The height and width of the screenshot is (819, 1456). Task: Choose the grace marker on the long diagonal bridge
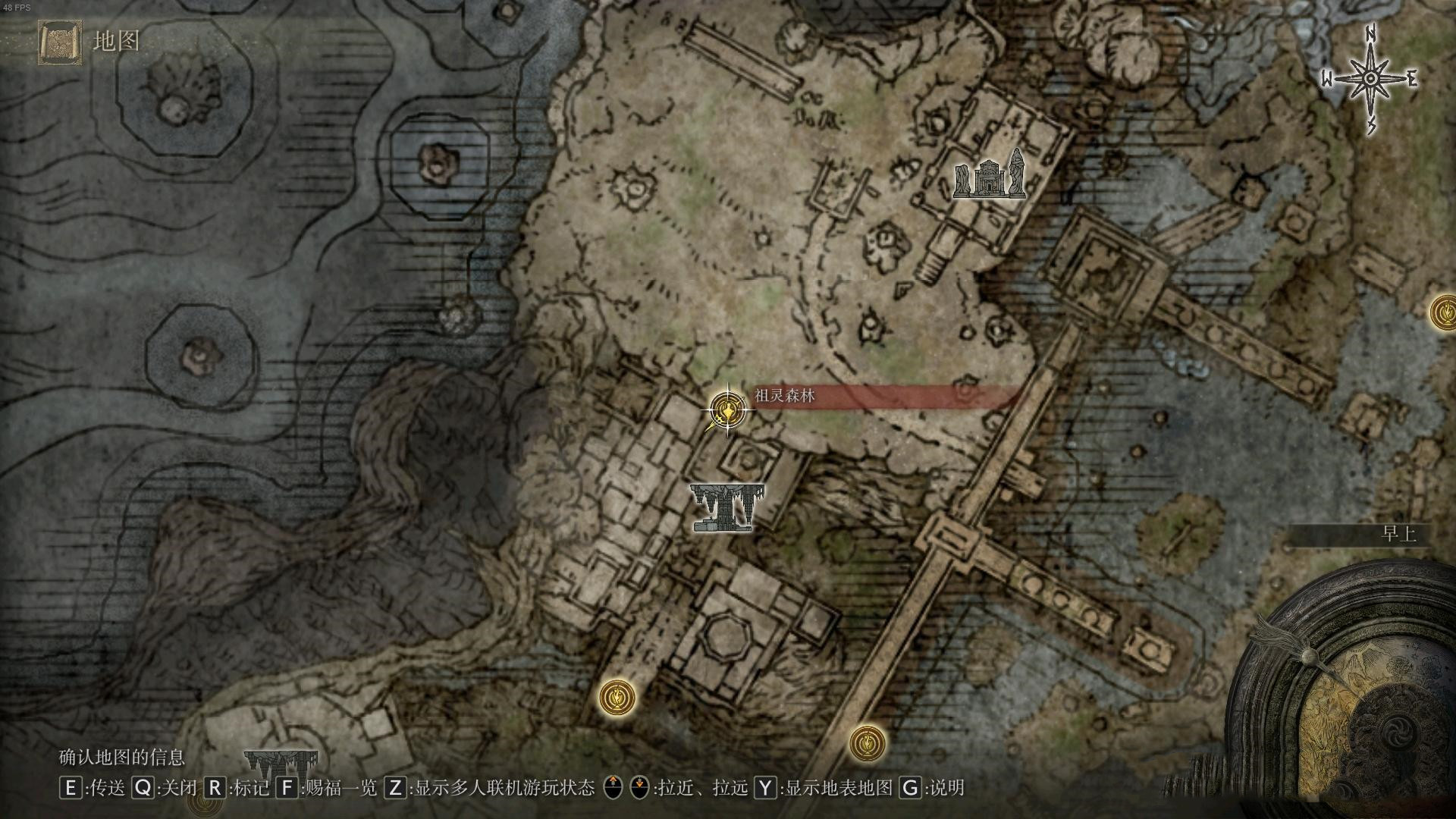pos(867,743)
